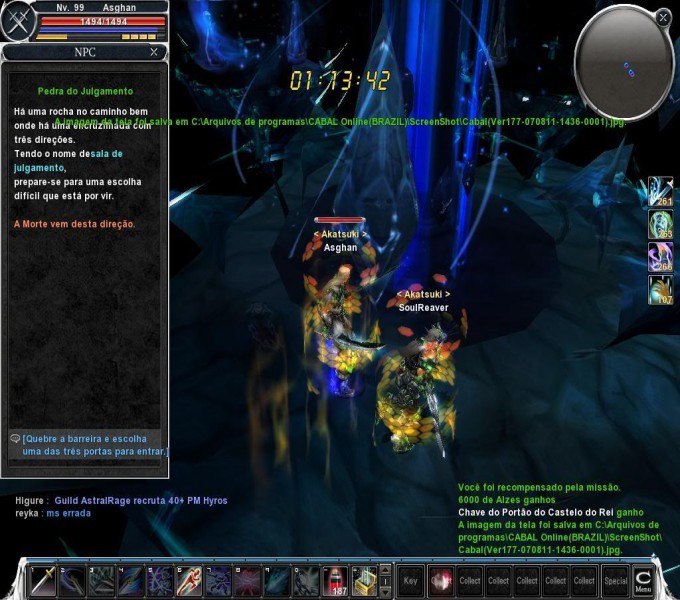This screenshot has height=600, width=680.
Task: Select the buff icon with timer 107
Action: click(660, 290)
